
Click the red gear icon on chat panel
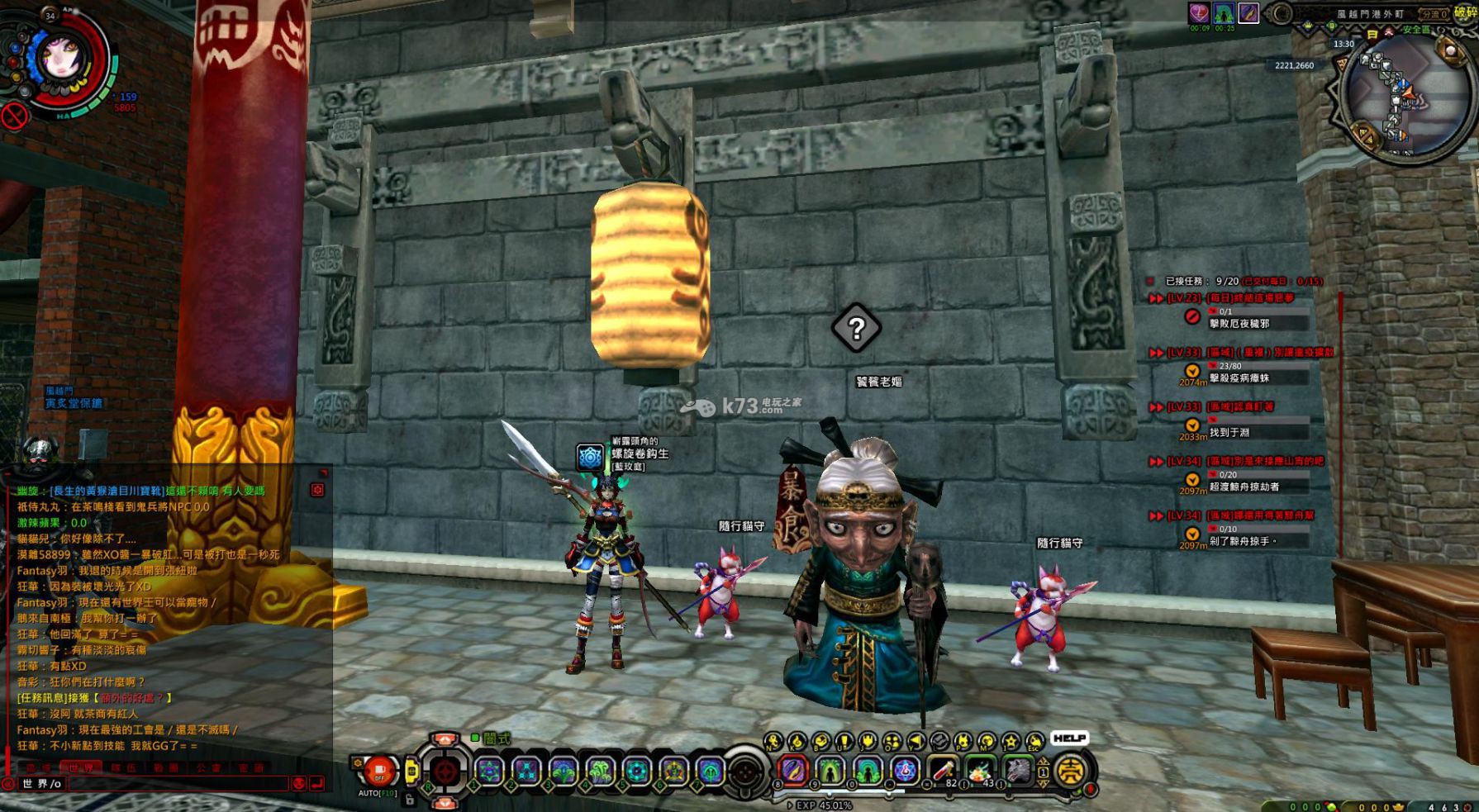click(317, 490)
